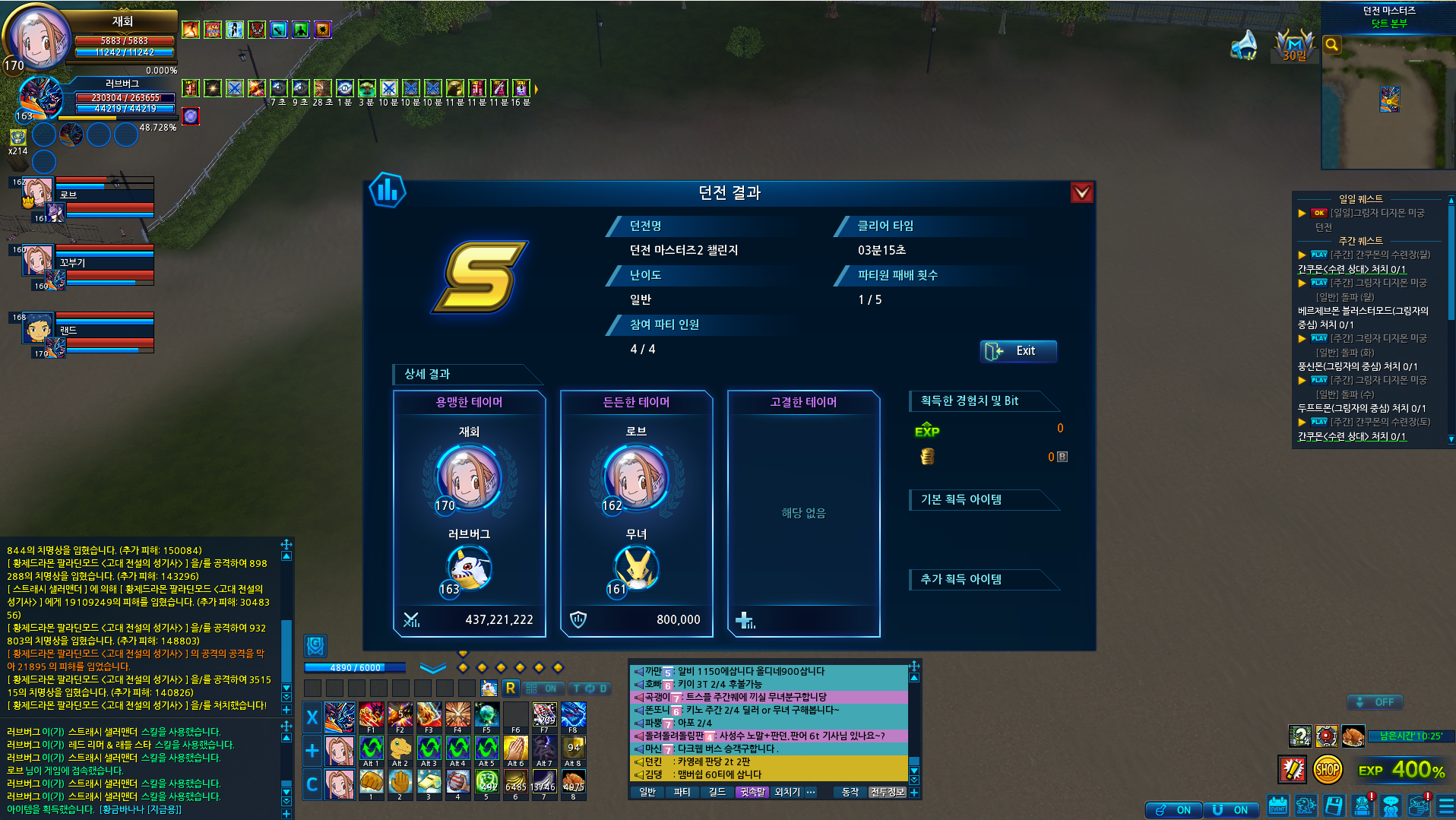Click the yellow R button above hotbar

(x=510, y=689)
